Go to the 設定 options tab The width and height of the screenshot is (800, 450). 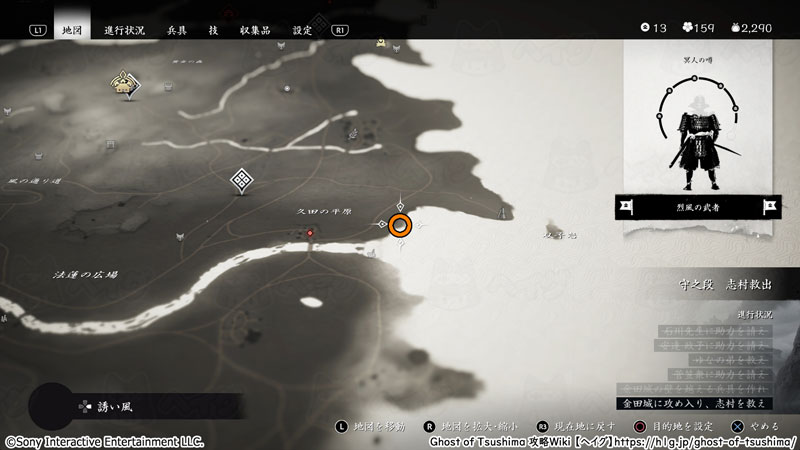[302, 30]
